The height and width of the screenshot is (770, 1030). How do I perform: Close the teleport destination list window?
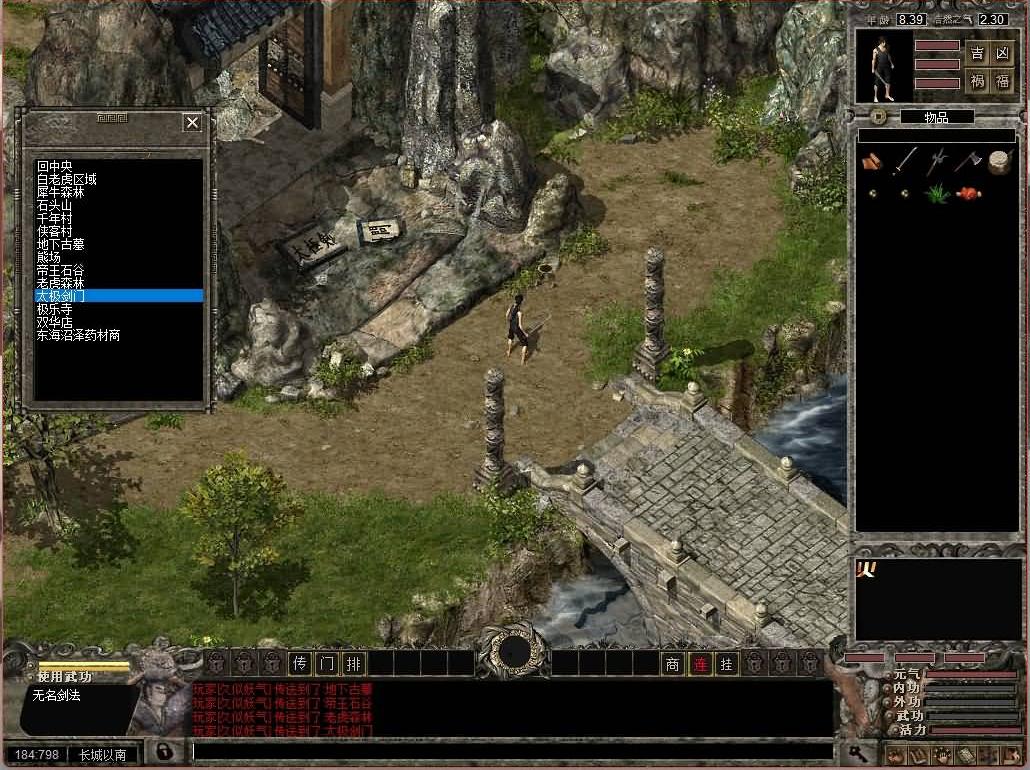[192, 123]
